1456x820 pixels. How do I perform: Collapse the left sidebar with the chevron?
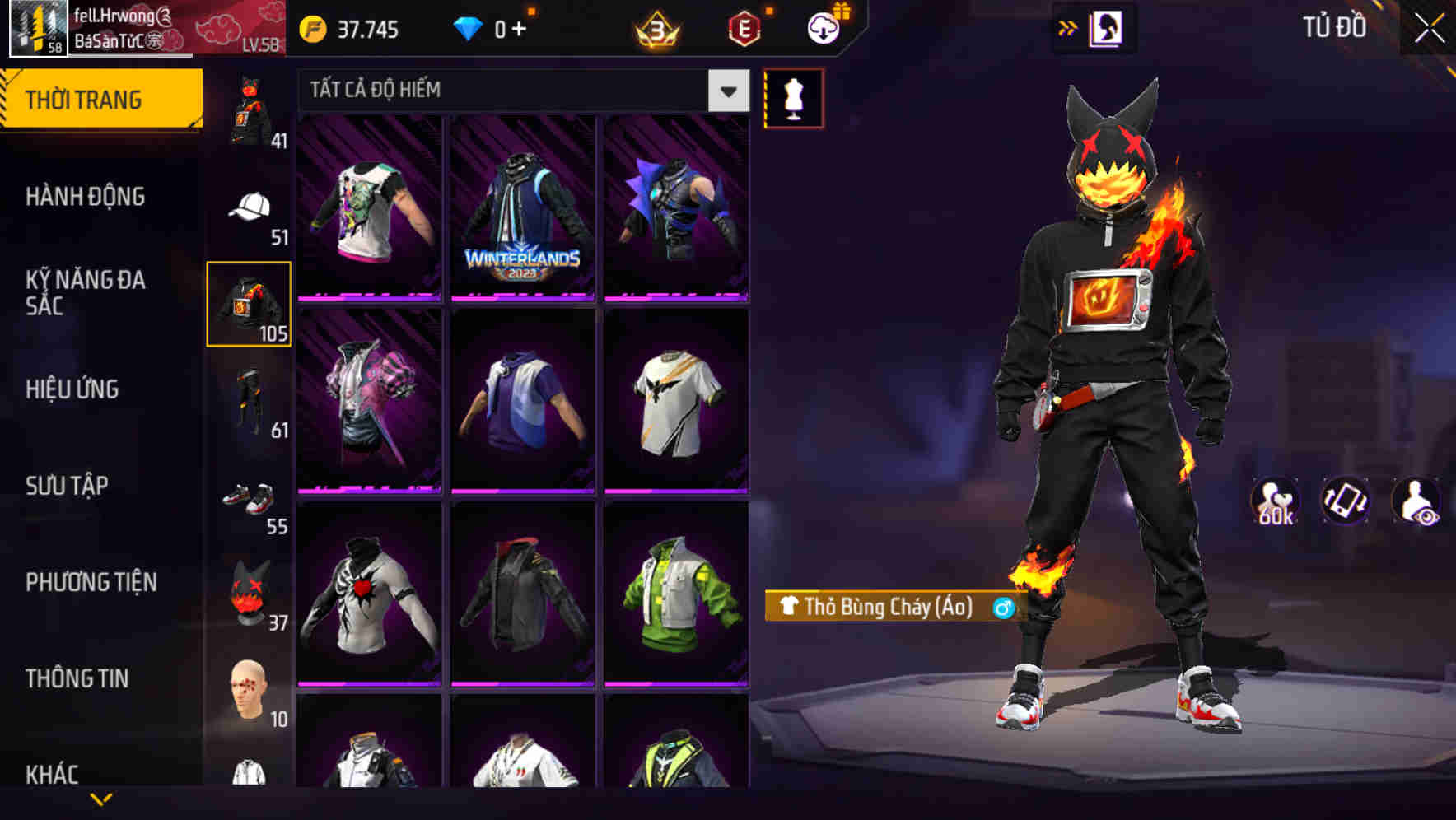(103, 797)
